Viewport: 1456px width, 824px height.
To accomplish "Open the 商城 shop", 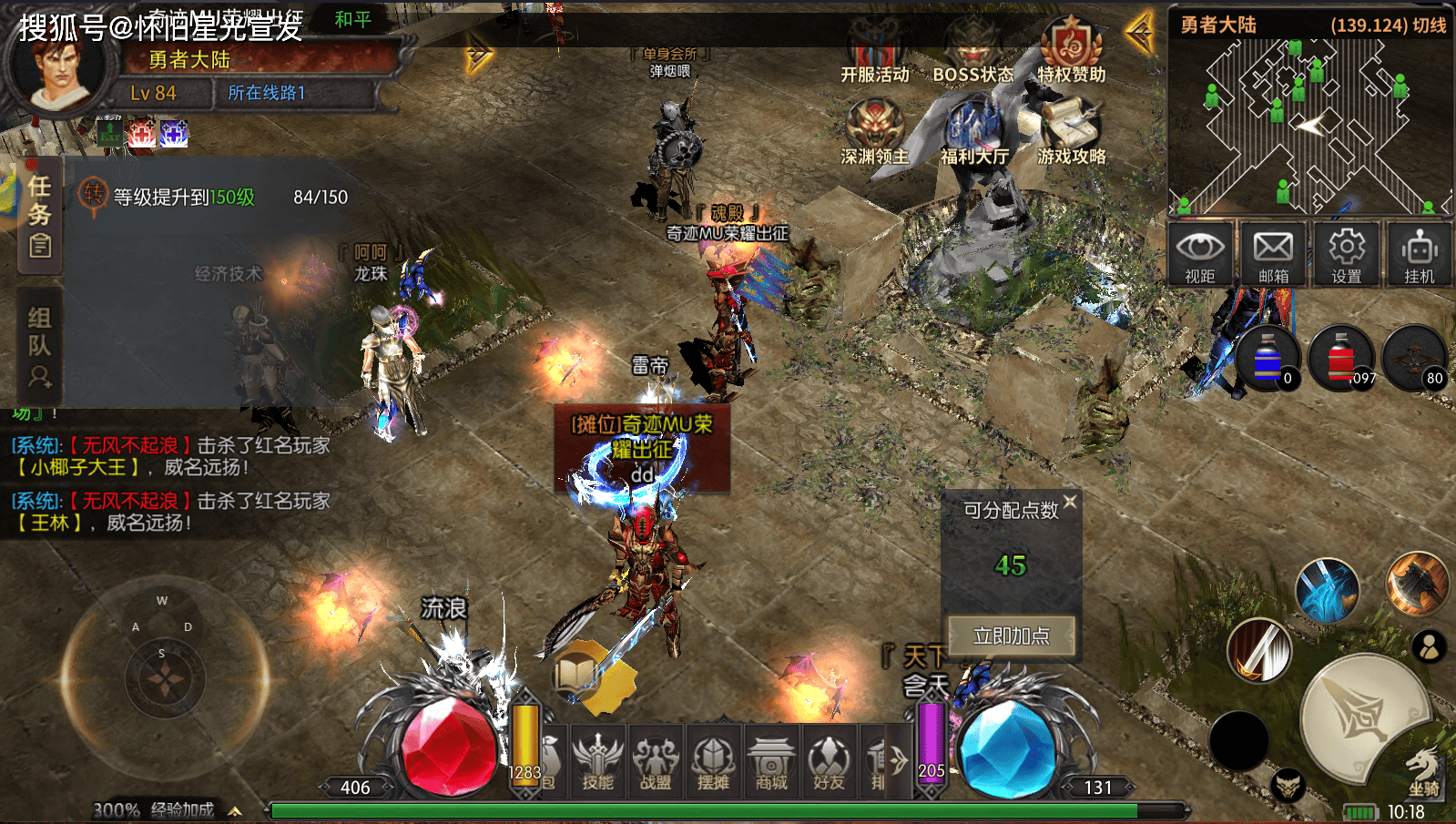I will click(771, 762).
